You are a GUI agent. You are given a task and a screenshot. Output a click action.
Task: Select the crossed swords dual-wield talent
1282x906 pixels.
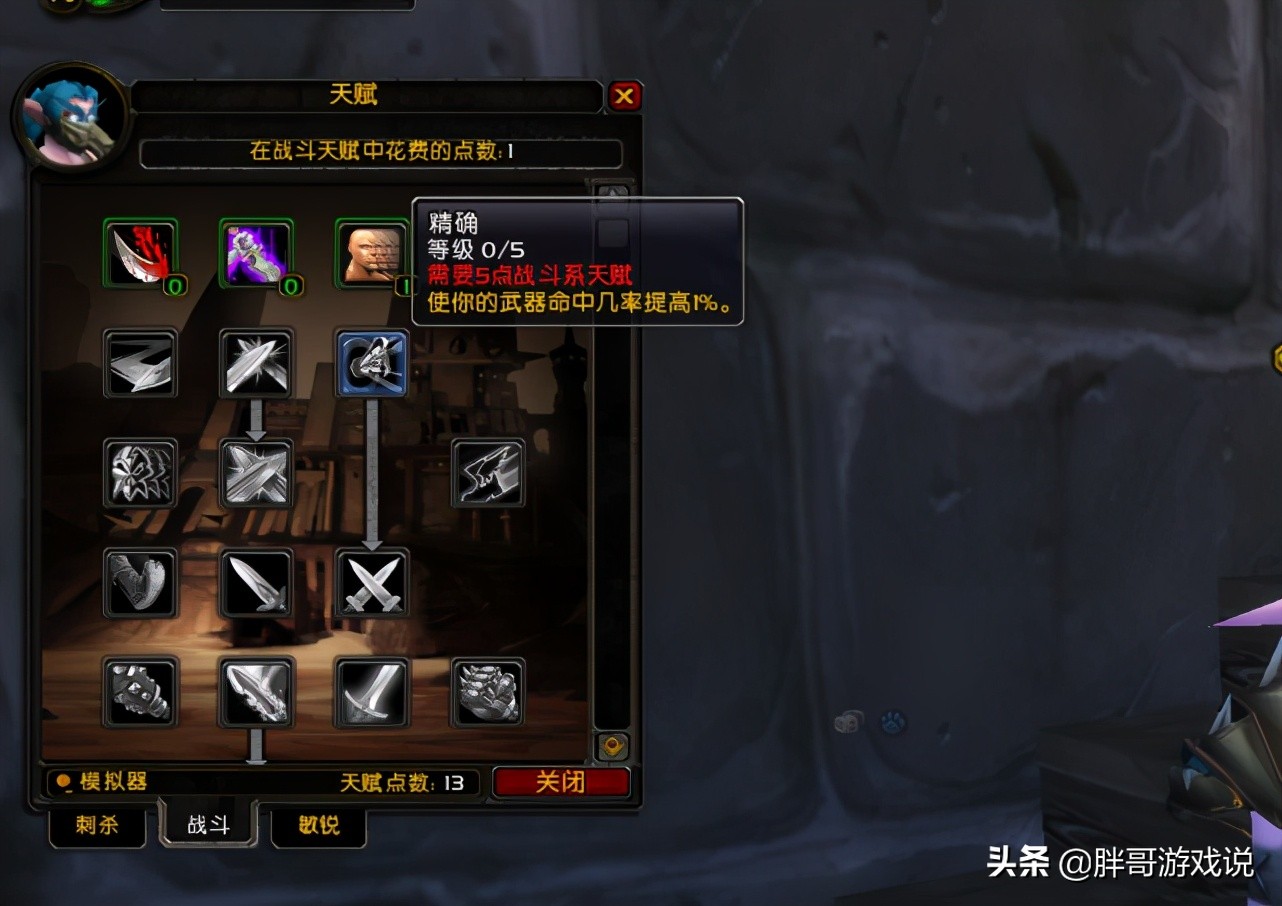pos(371,582)
